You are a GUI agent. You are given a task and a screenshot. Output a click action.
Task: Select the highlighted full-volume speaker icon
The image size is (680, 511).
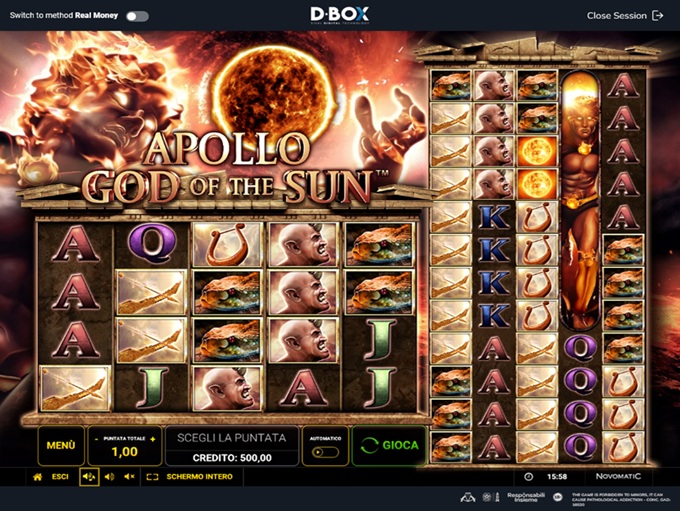tap(89, 477)
